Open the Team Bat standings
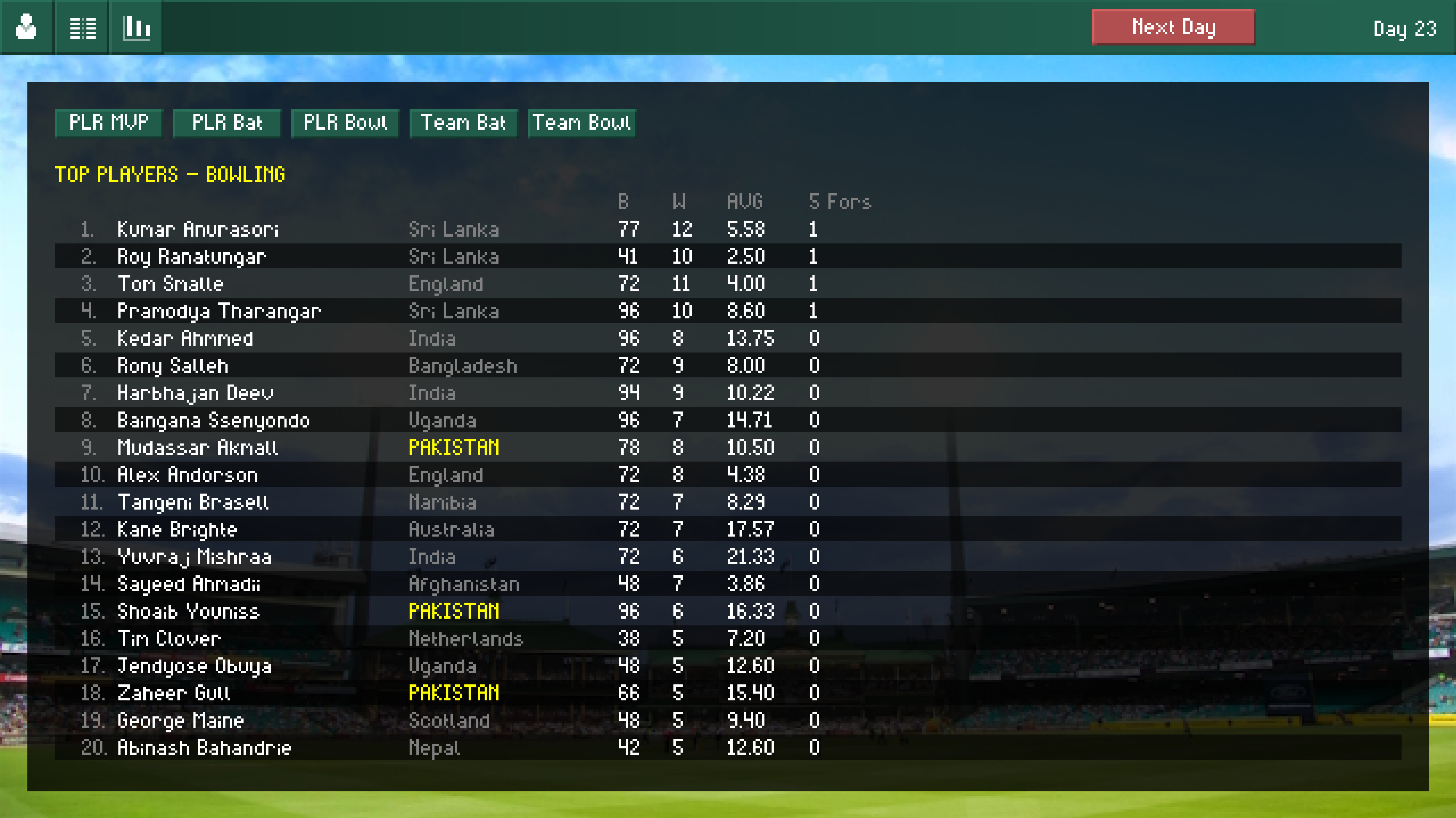The height and width of the screenshot is (818, 1456). pyautogui.click(x=463, y=123)
